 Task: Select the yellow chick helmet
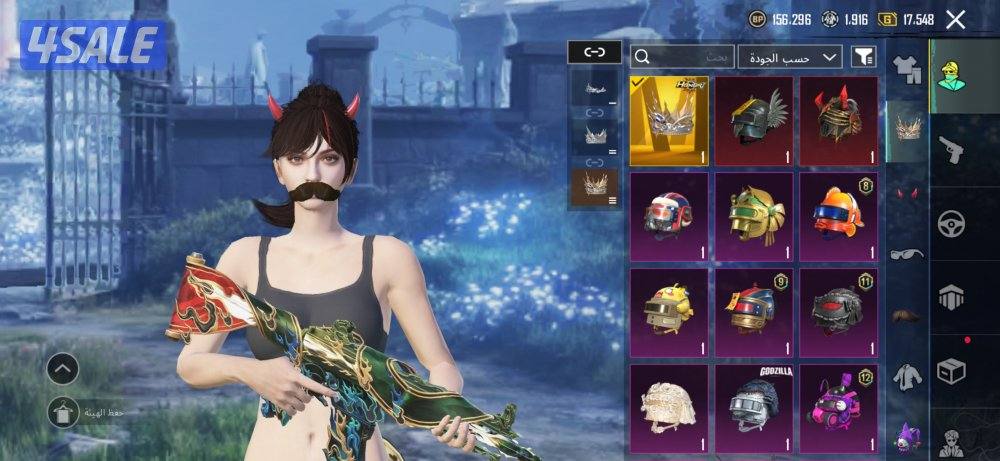tap(669, 311)
